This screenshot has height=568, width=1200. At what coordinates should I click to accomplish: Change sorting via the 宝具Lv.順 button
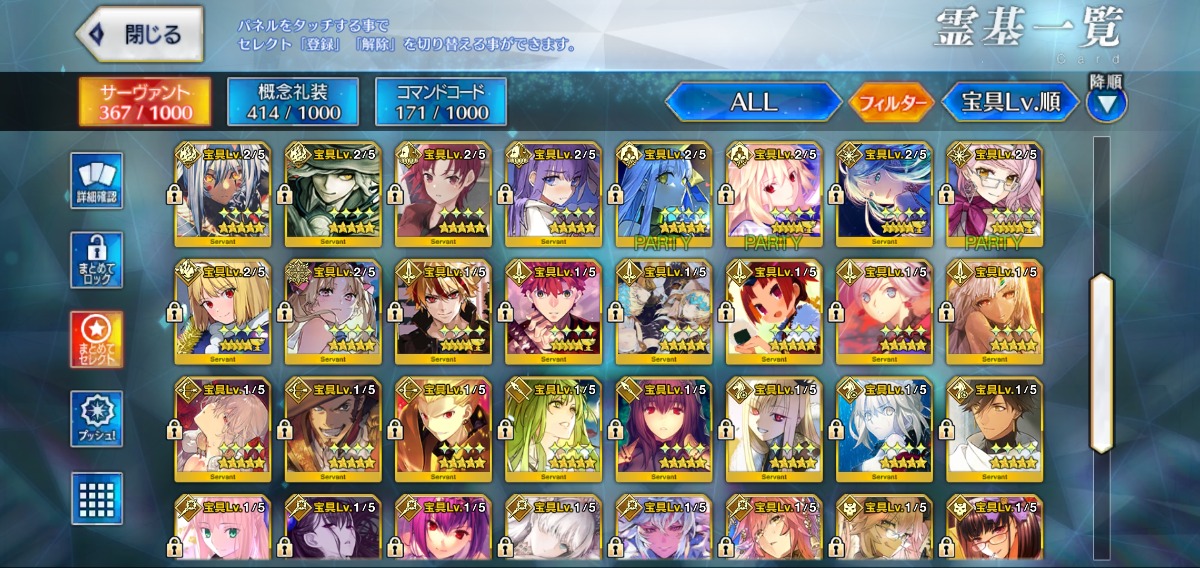coord(1010,102)
